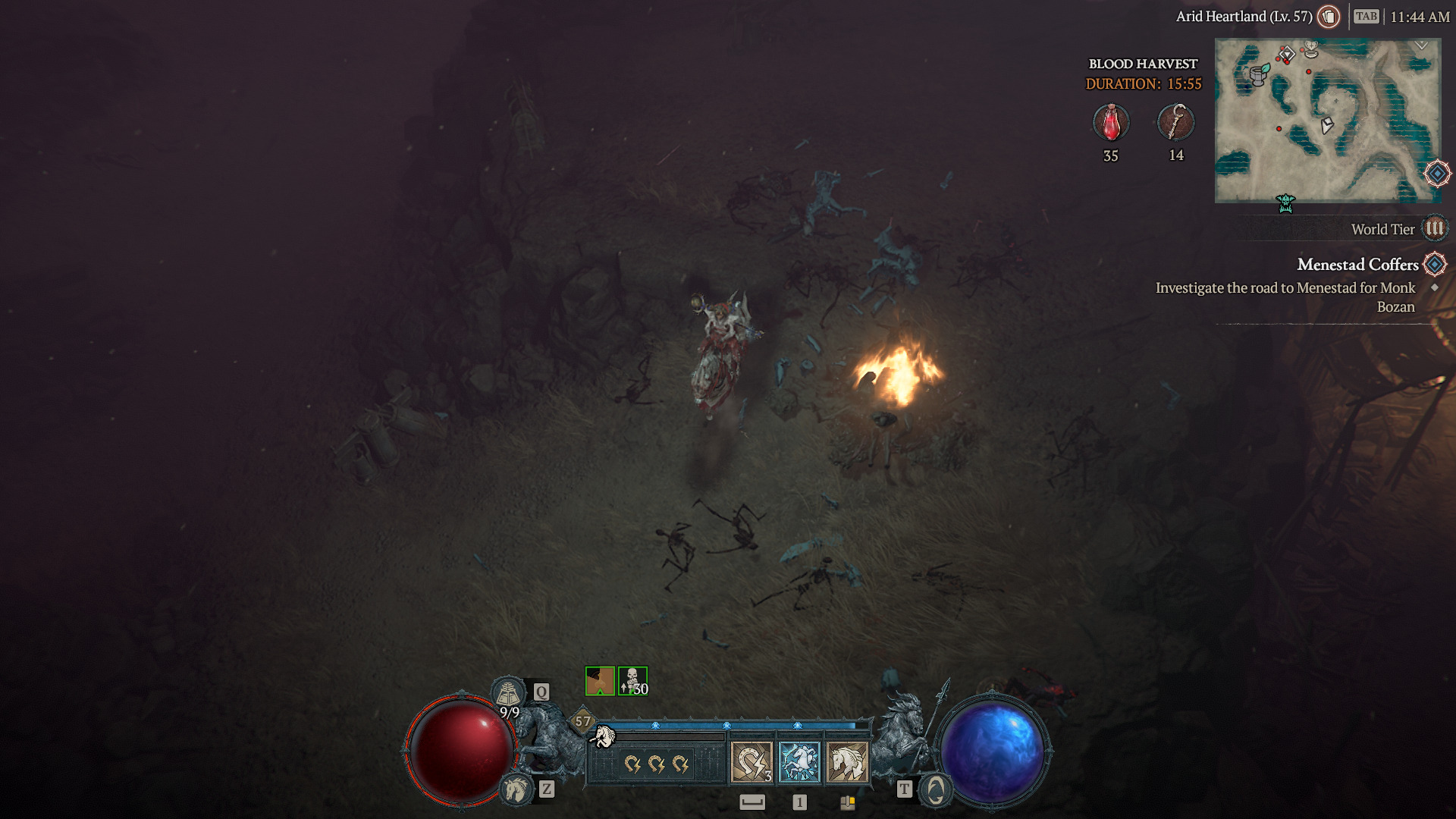
Task: Click the Blood Harvest staff icon
Action: click(x=1176, y=123)
